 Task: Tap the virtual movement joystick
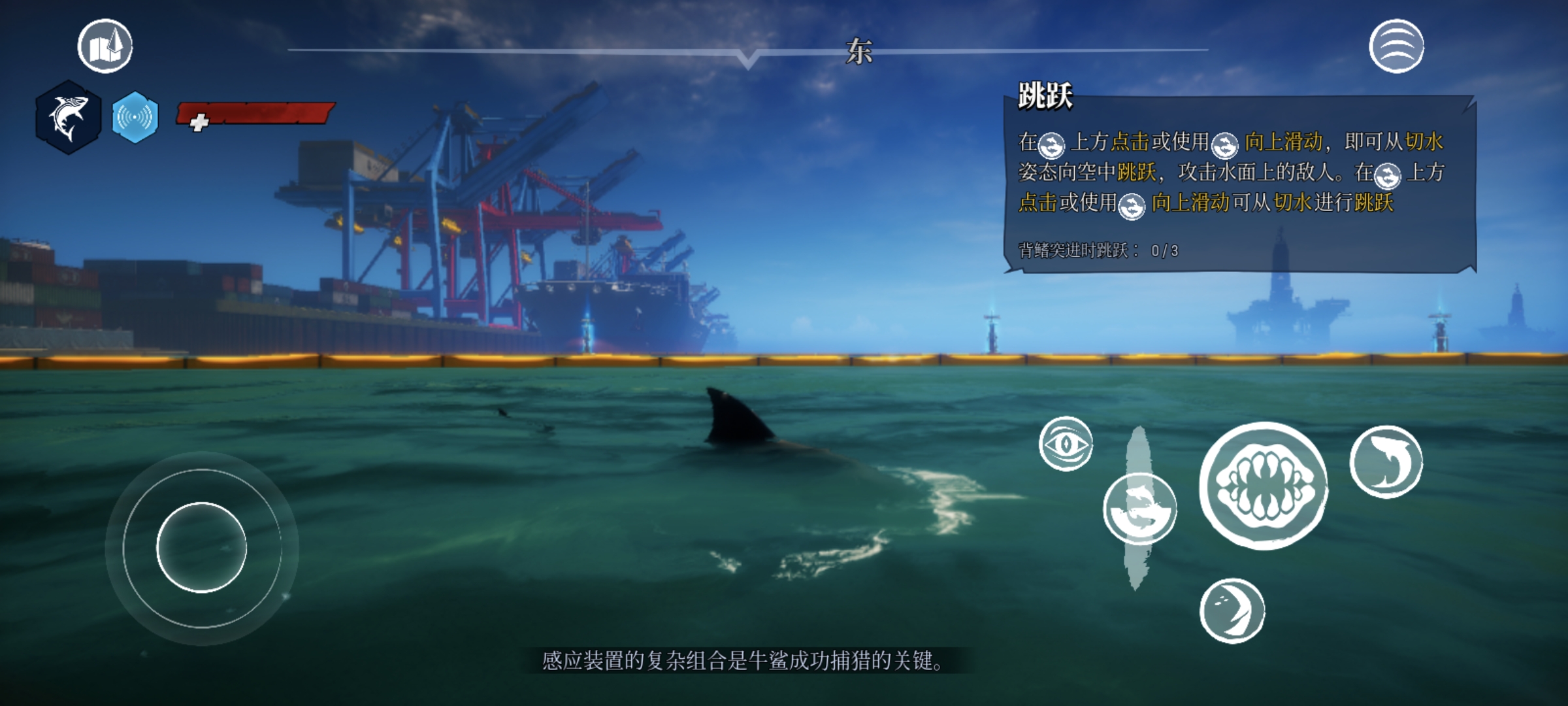tap(201, 548)
